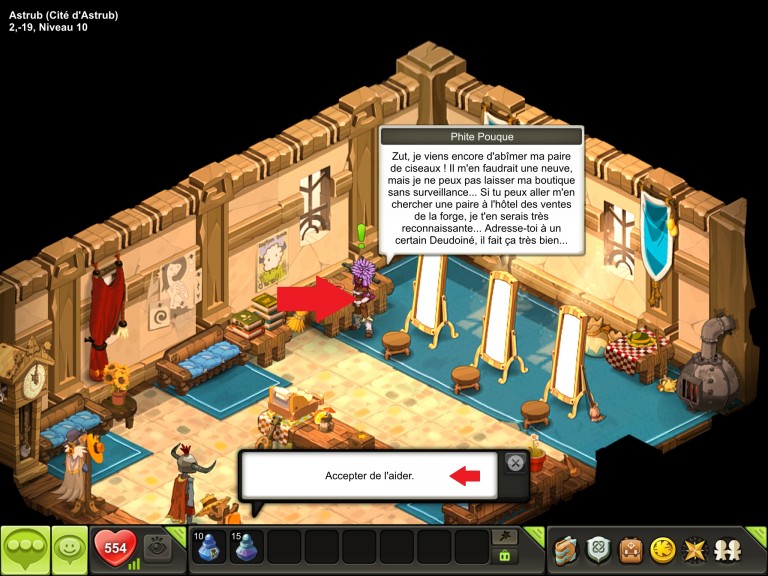Switch to the spells shortcut bar
Image resolution: width=768 pixels, height=576 pixels.
pos(505,538)
